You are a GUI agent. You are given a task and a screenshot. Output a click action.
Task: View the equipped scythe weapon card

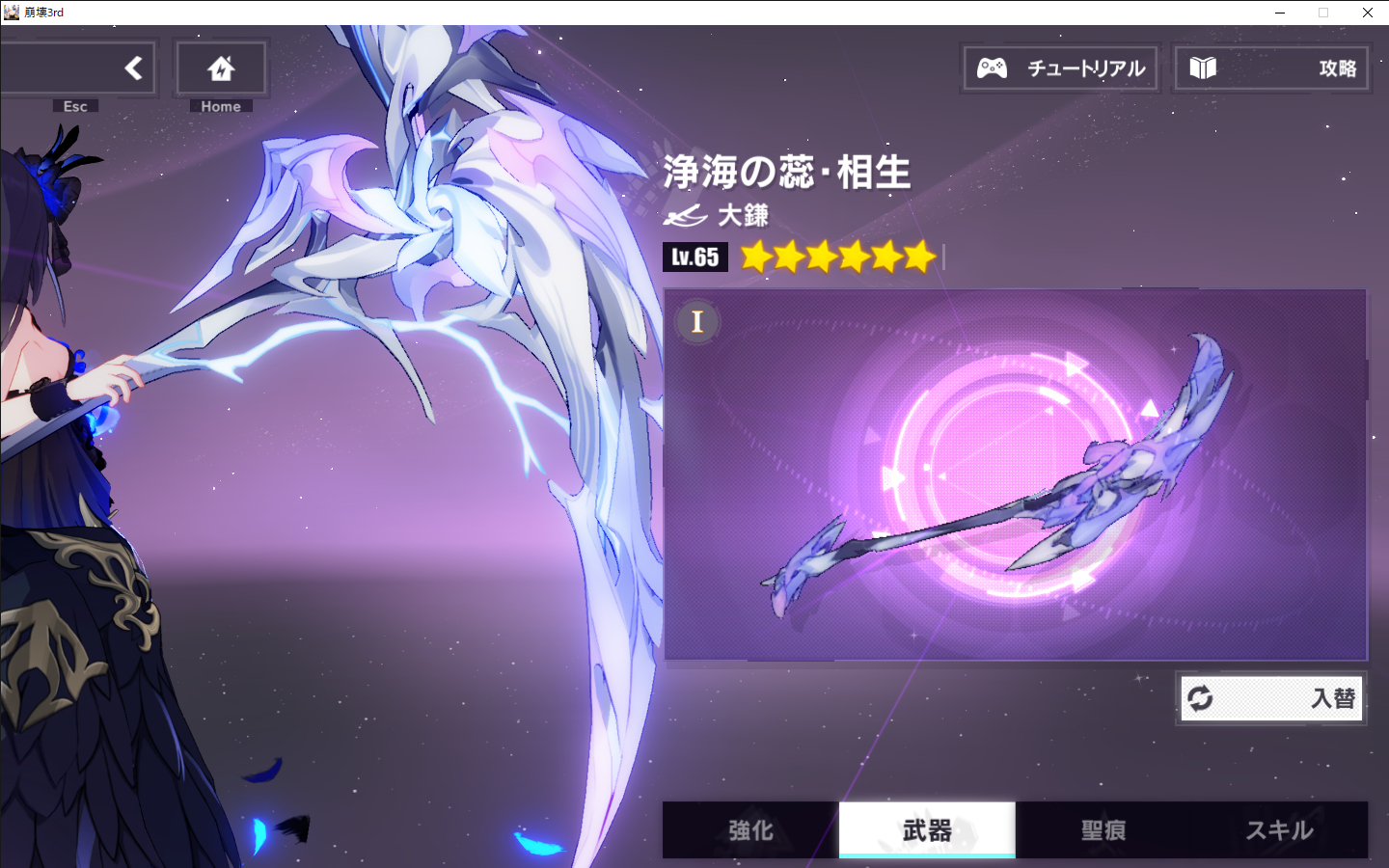1015,475
